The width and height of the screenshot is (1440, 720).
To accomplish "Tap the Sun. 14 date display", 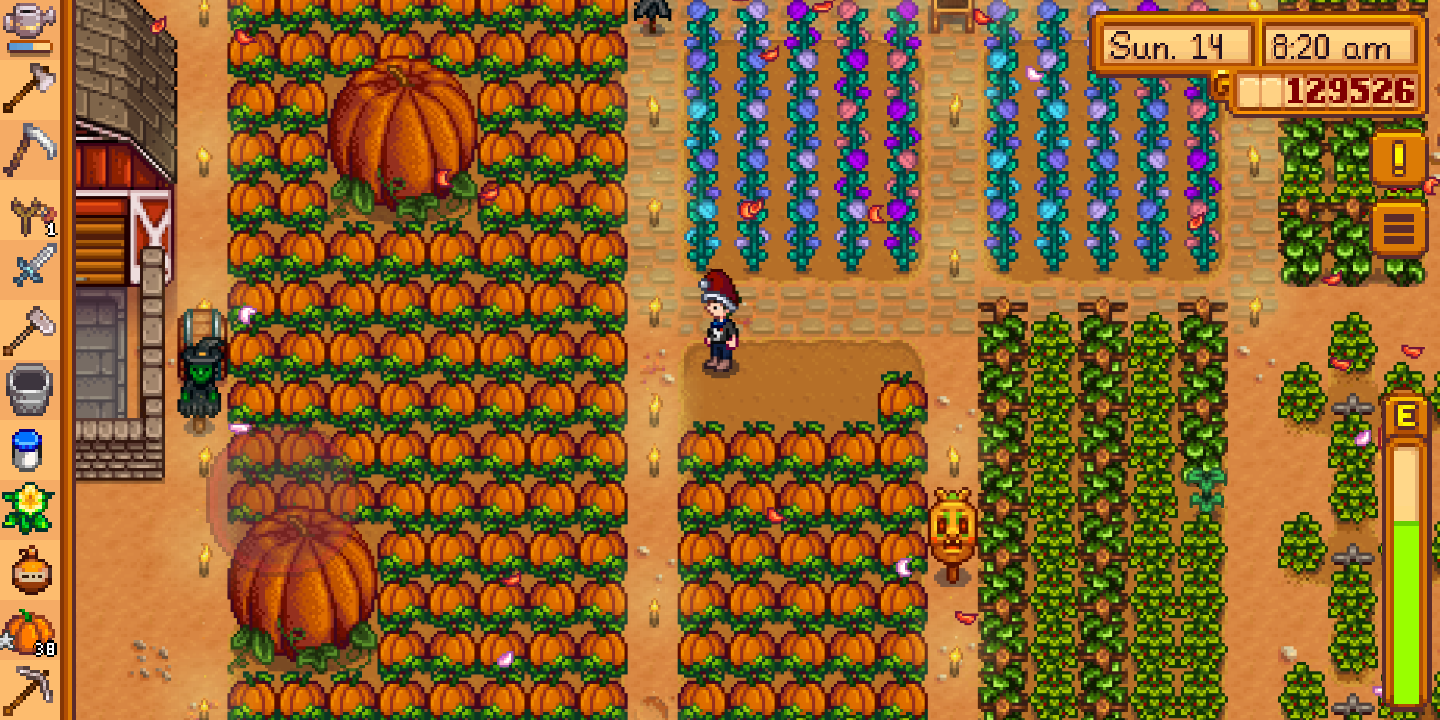I will pyautogui.click(x=1176, y=45).
